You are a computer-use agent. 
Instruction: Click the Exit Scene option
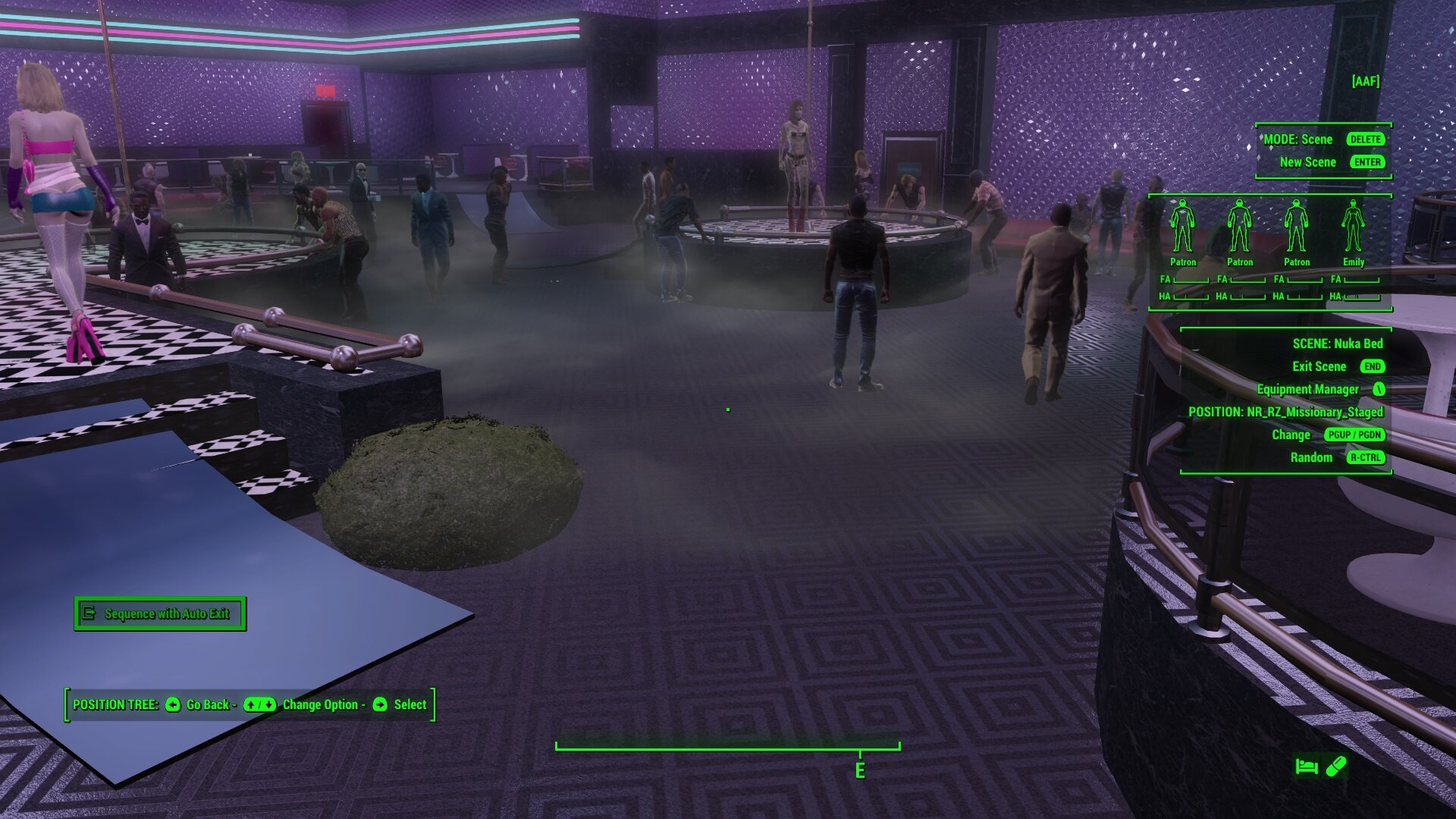coord(1319,367)
